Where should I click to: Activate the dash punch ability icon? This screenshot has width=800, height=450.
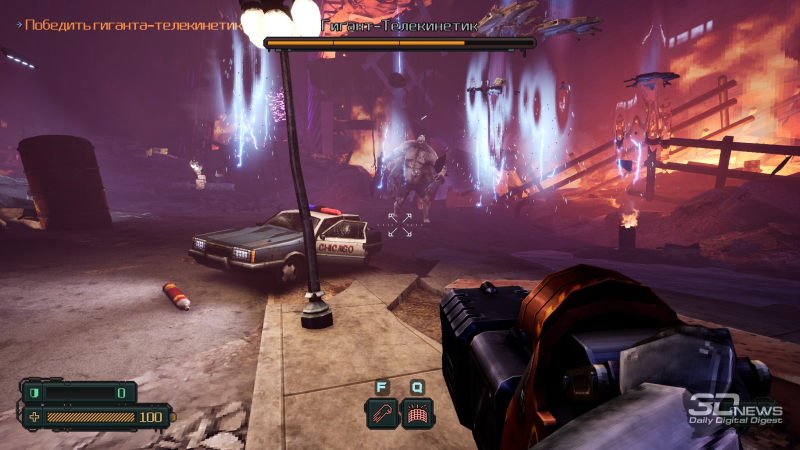[x=381, y=413]
